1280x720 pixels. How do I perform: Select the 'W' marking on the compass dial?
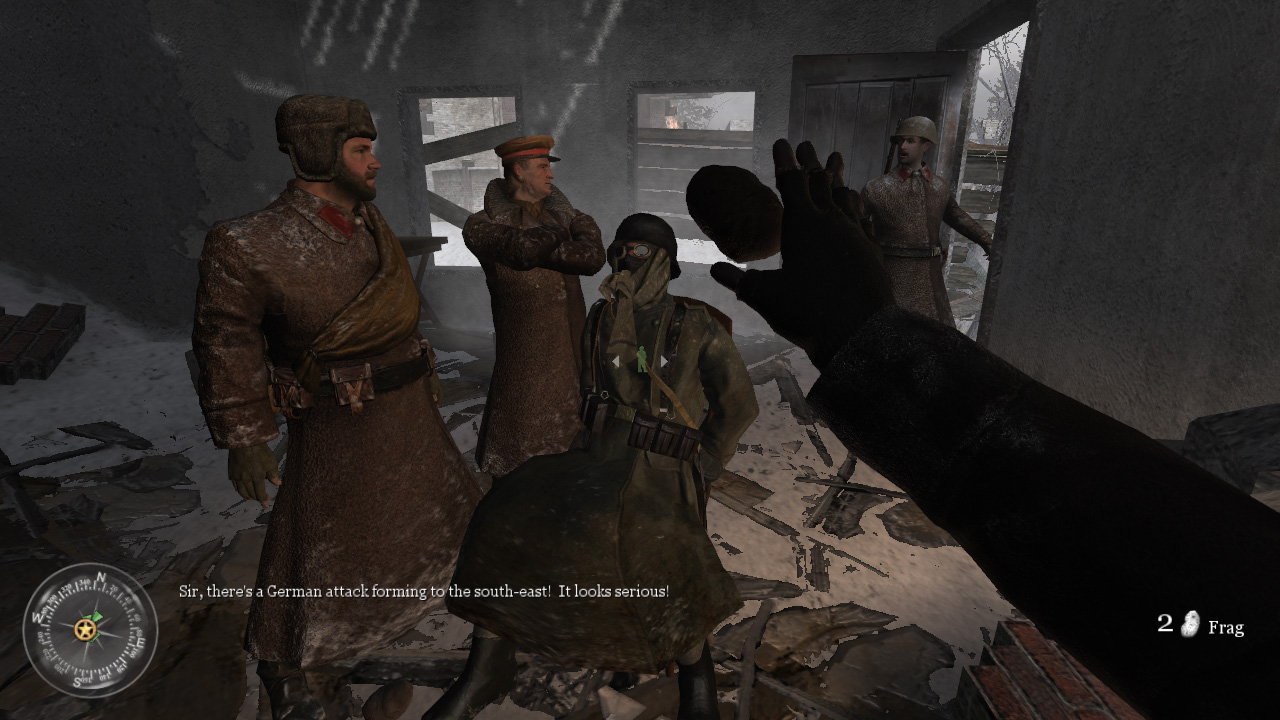coord(38,616)
